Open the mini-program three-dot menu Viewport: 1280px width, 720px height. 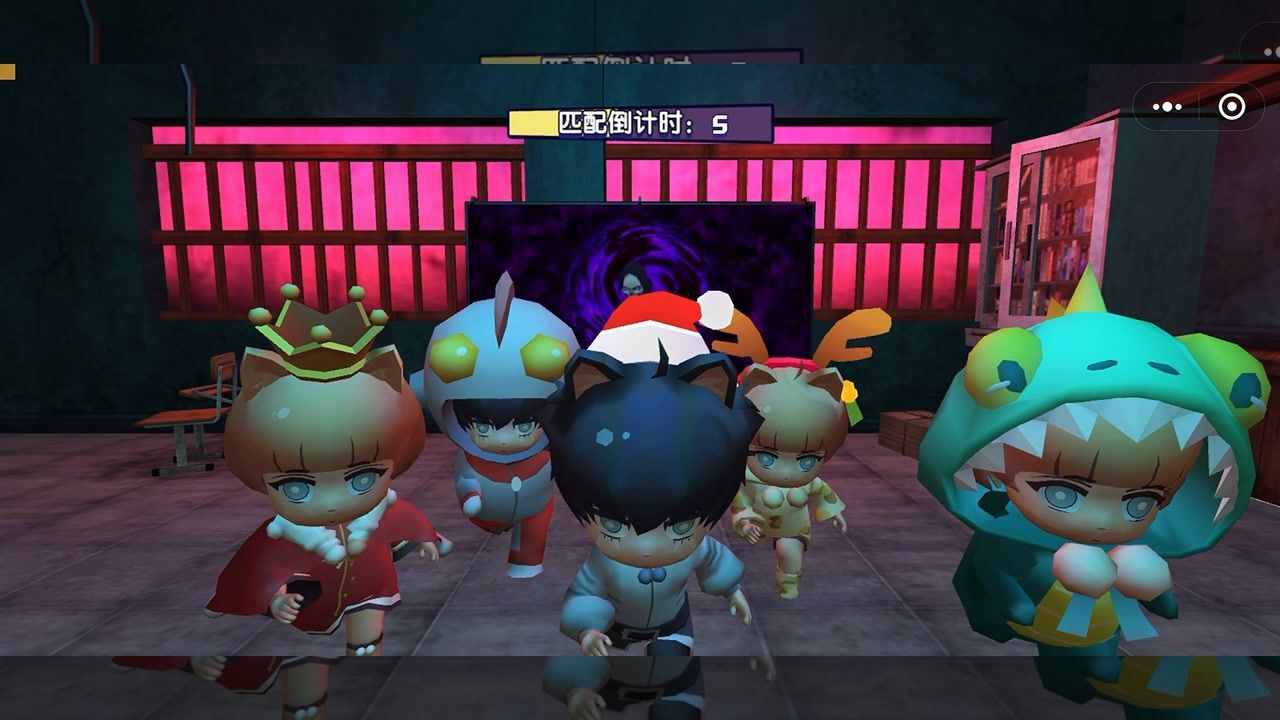pos(1167,106)
